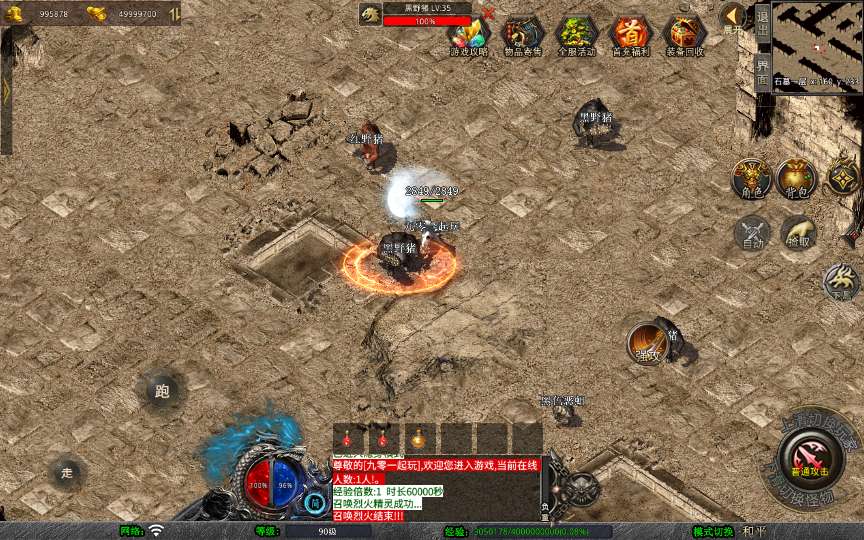
Task: Open the dungeon minimap
Action: click(x=817, y=46)
